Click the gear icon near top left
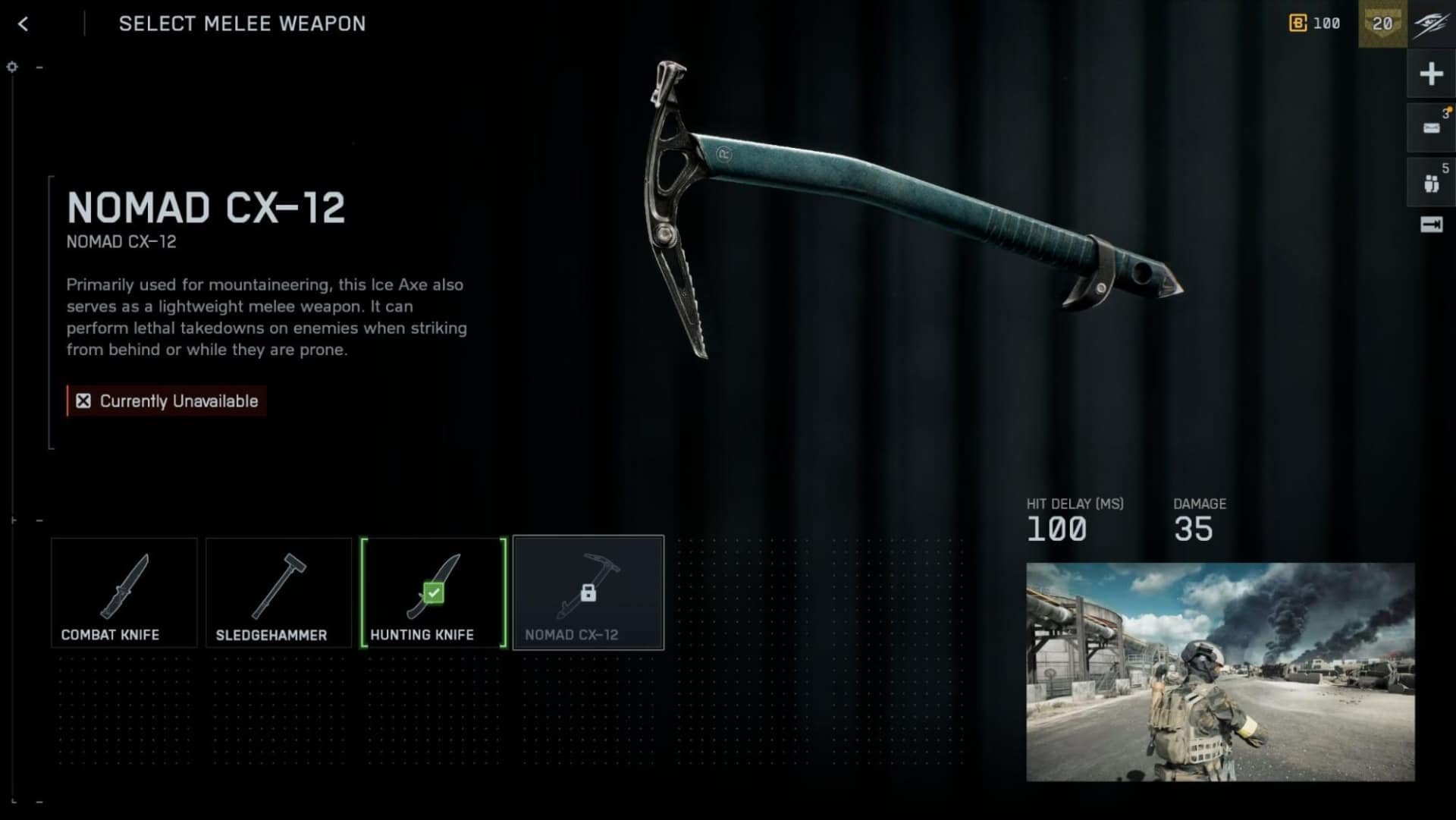1456x820 pixels. coord(11,67)
